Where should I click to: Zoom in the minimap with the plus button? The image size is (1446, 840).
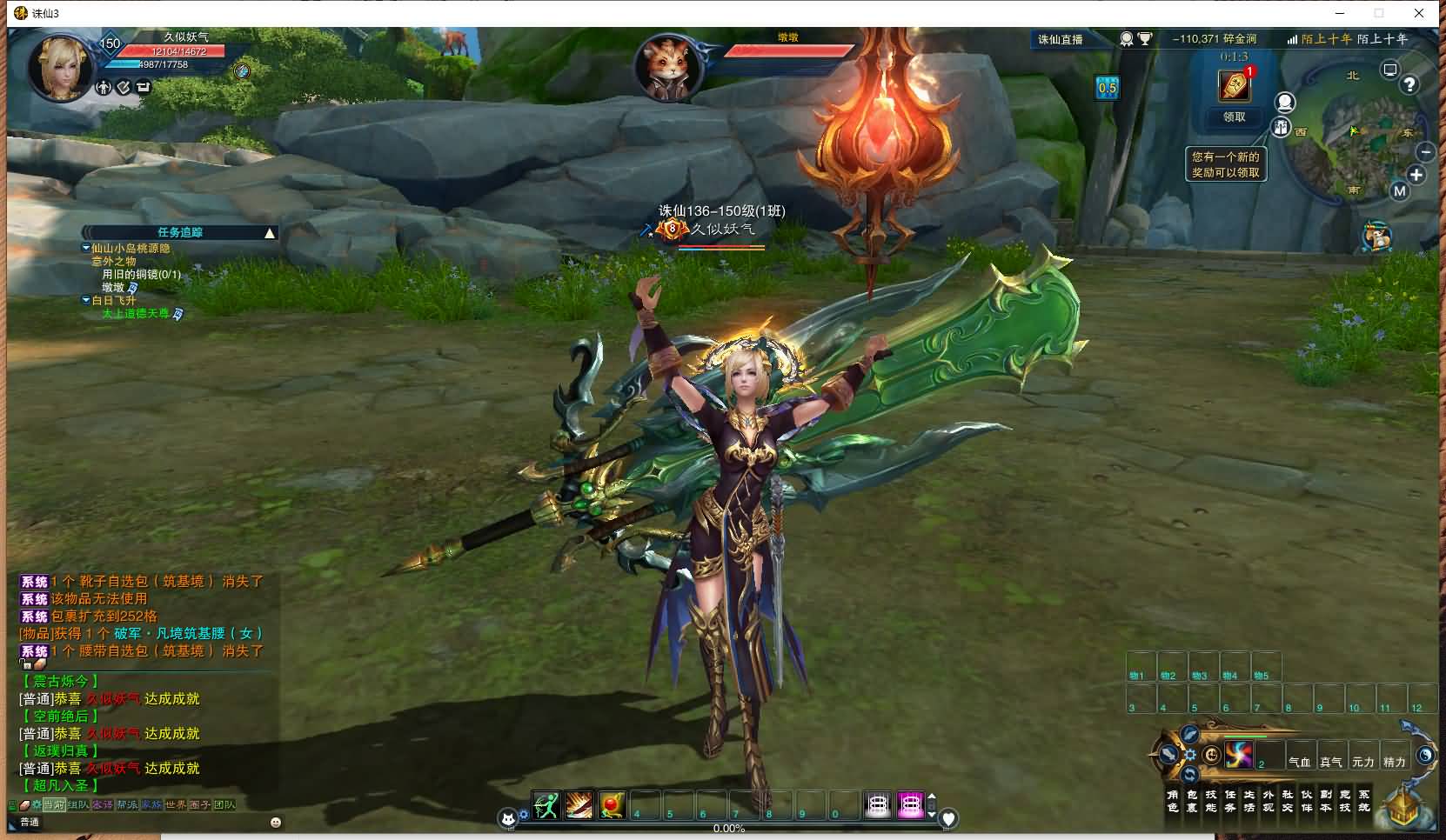tap(1416, 175)
